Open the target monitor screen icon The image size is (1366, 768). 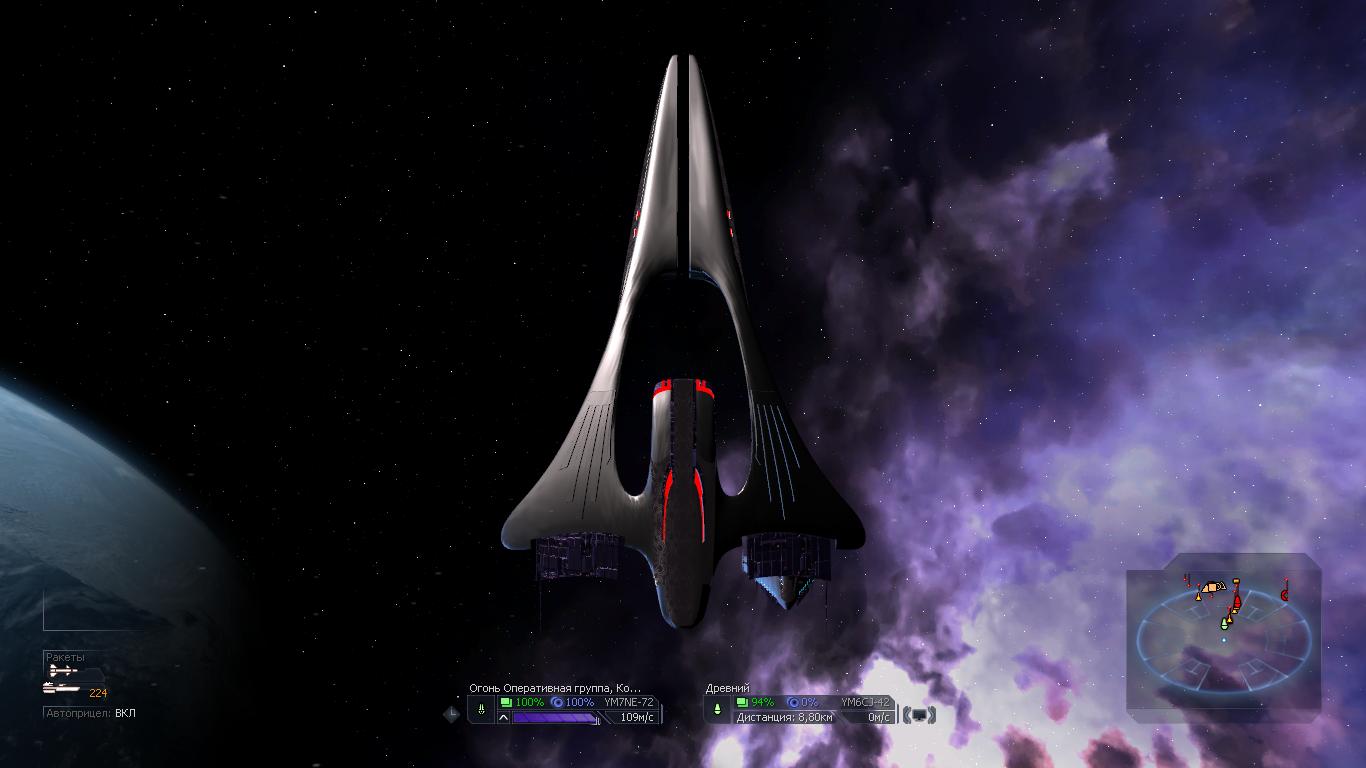pos(919,715)
